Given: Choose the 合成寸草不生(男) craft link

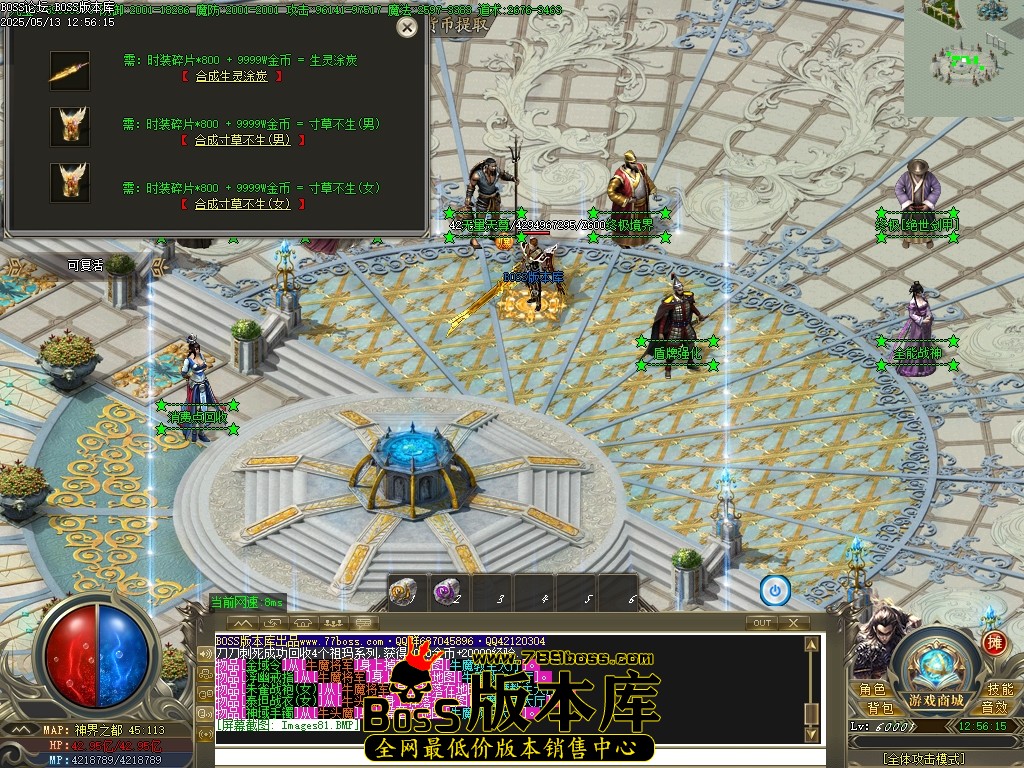Looking at the screenshot, I should tap(242, 140).
